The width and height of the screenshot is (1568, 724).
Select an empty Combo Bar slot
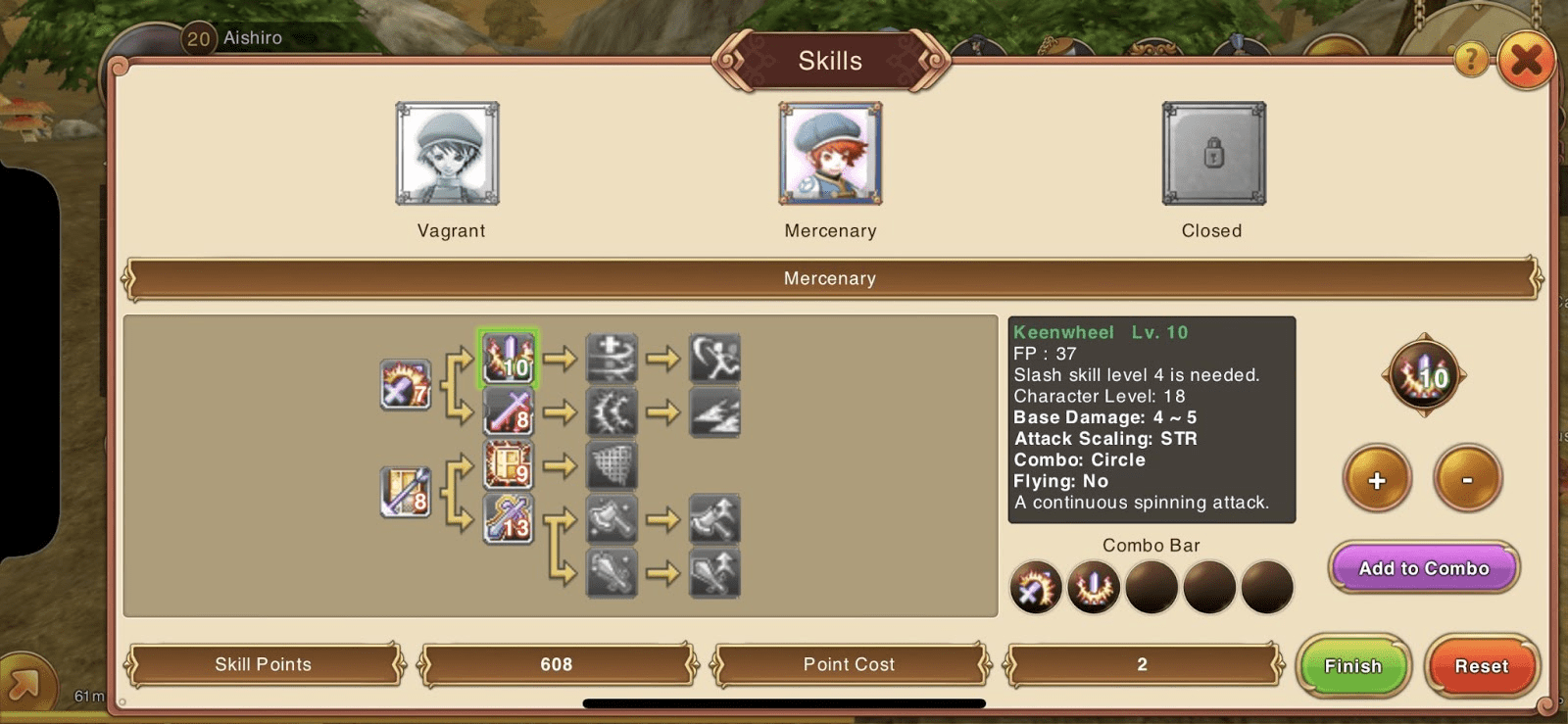click(x=1151, y=585)
